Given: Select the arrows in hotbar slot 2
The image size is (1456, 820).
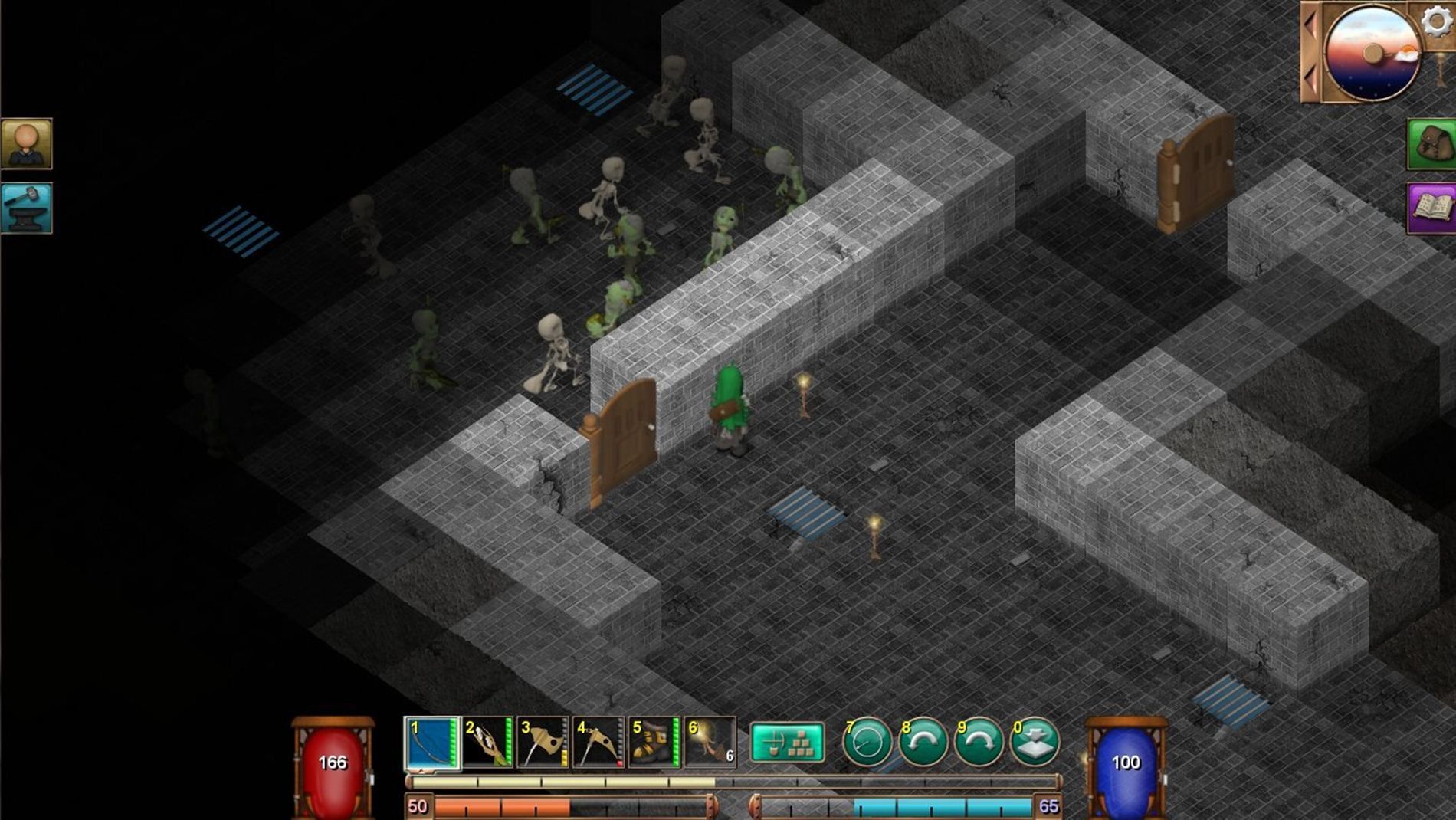Looking at the screenshot, I should (487, 742).
